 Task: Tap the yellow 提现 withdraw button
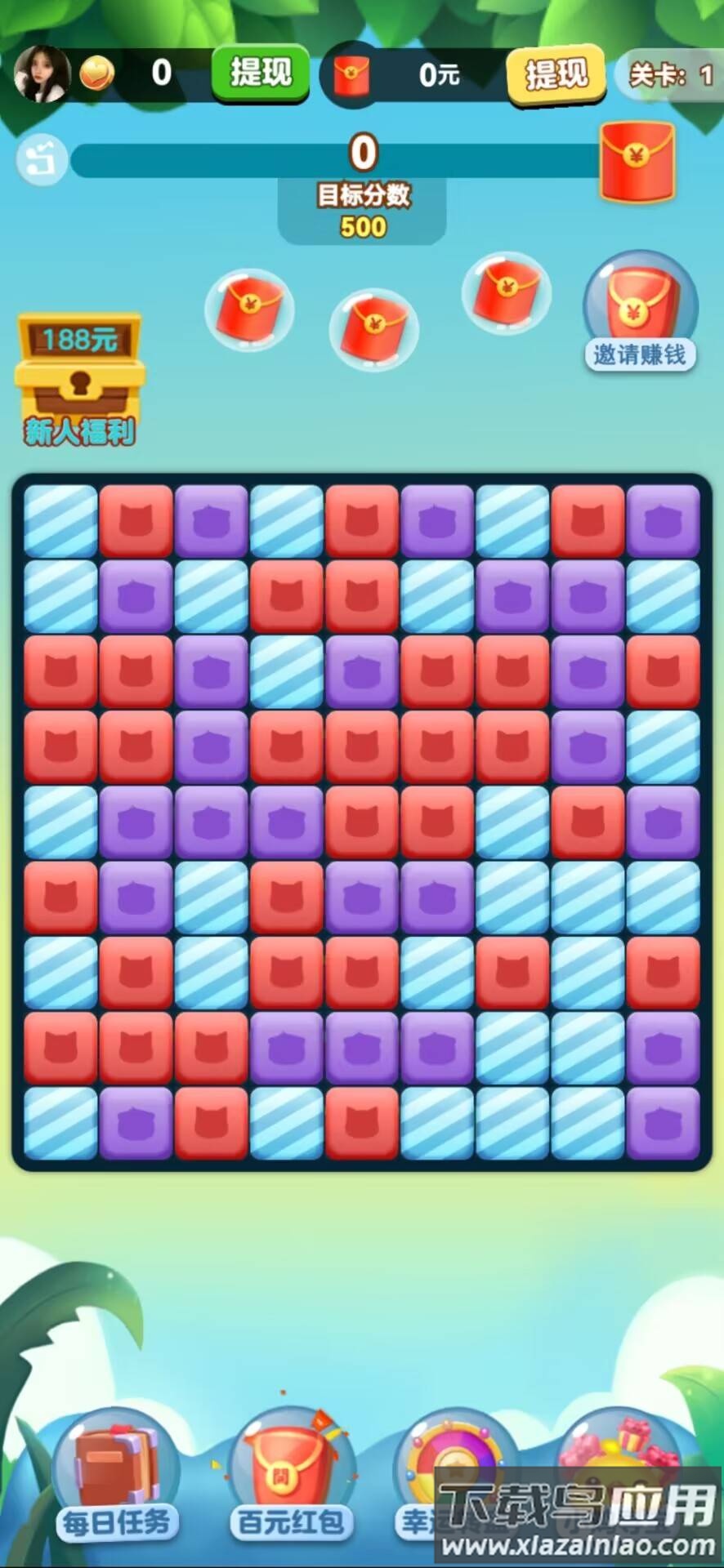(x=556, y=75)
